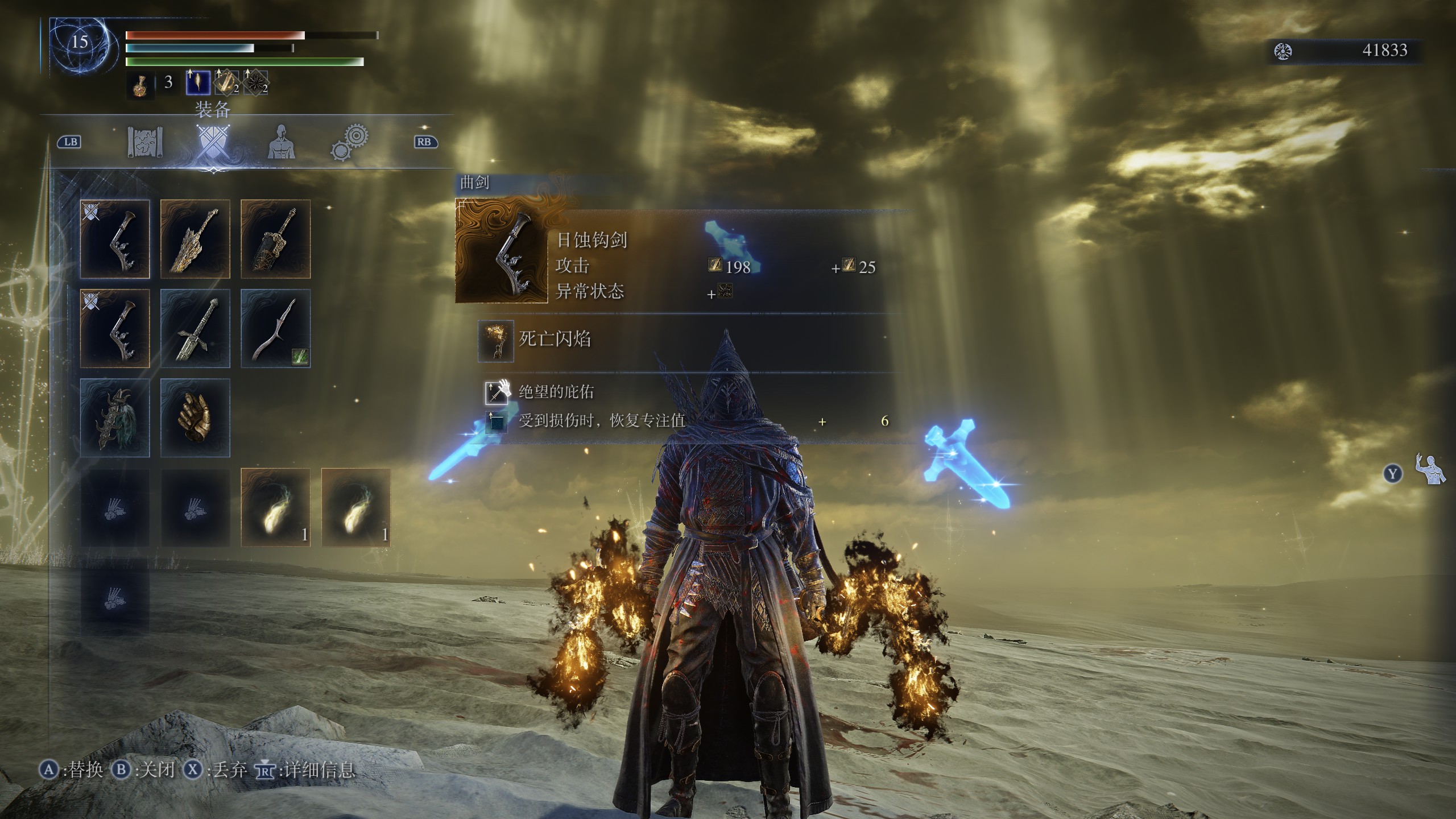Switch to the gears settings tab
Viewport: 1456px width, 819px height.
pos(349,142)
